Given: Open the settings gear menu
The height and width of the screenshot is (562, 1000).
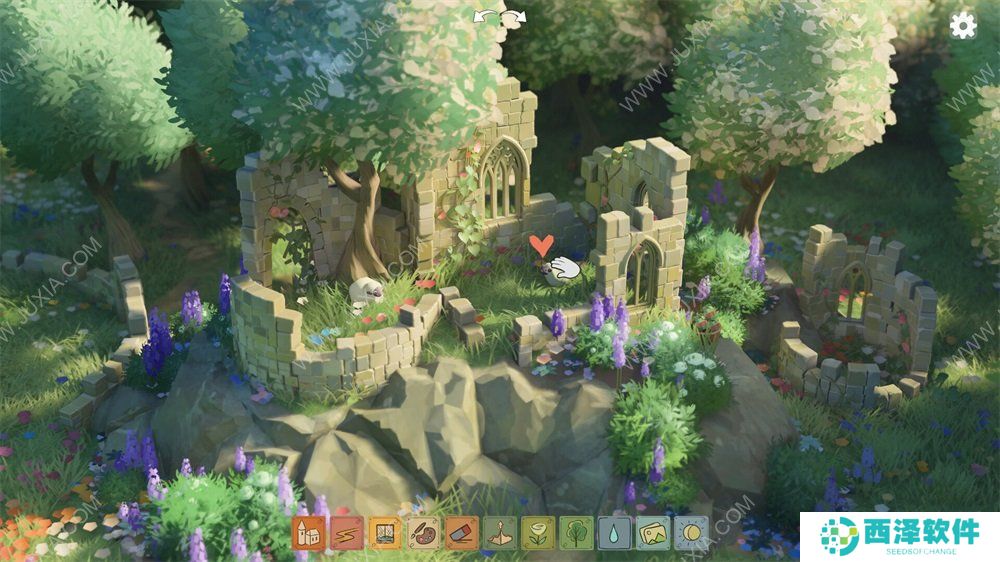Looking at the screenshot, I should (x=963, y=26).
